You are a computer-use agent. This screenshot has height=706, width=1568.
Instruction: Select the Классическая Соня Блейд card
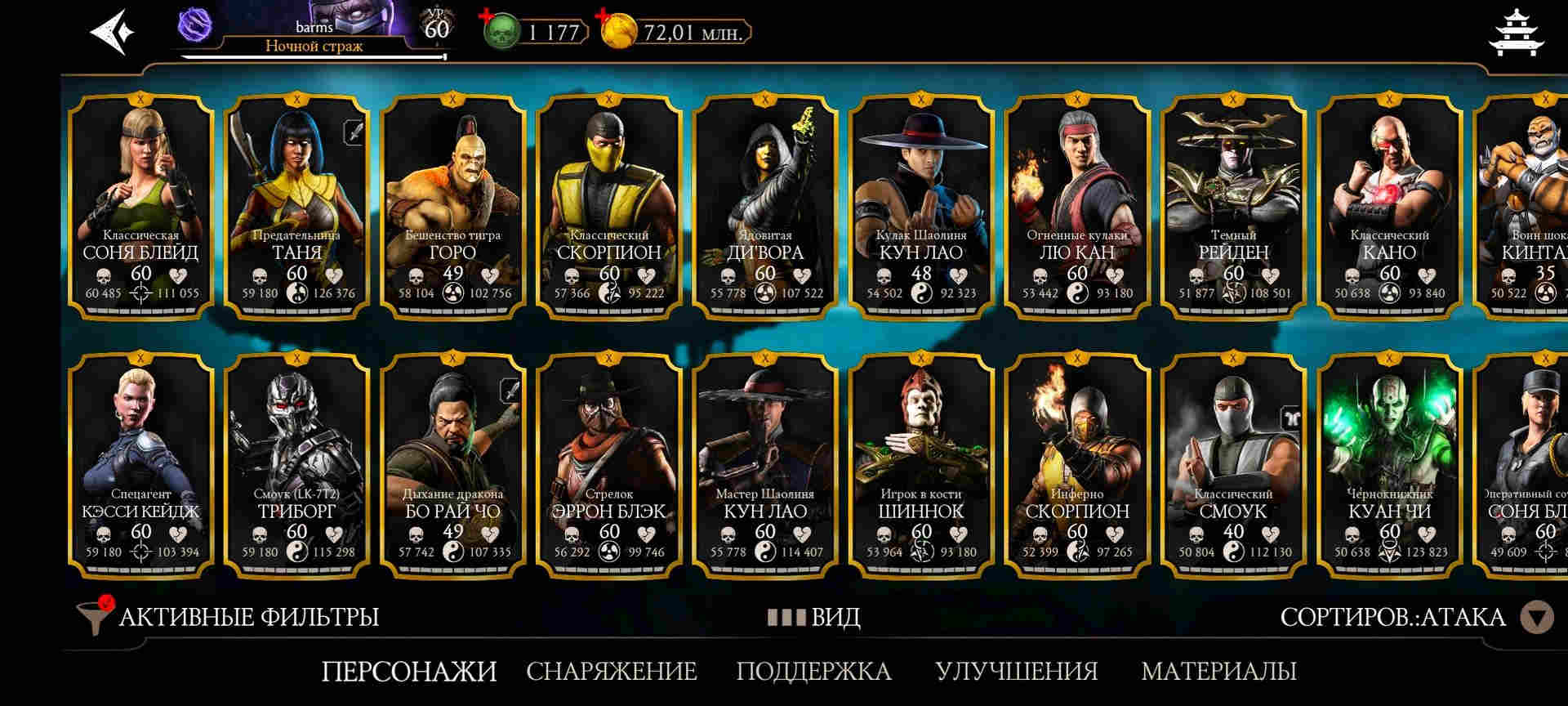[140, 204]
